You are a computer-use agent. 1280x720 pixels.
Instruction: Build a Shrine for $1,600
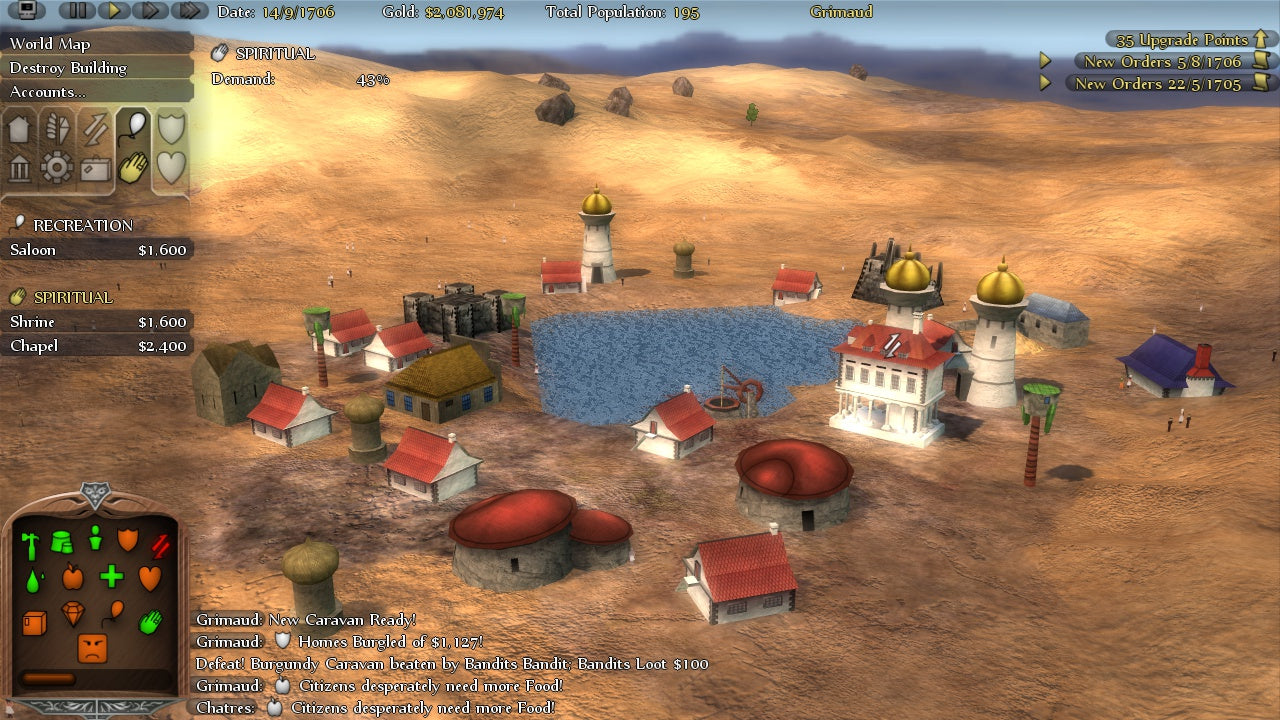click(97, 322)
